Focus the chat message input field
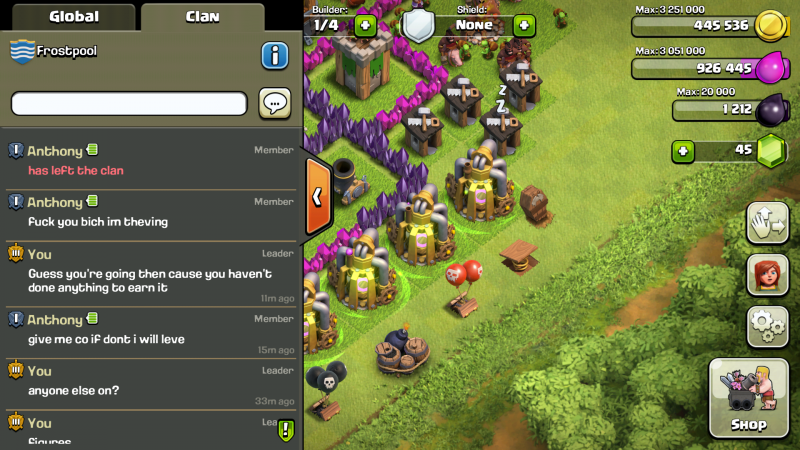Image resolution: width=800 pixels, height=450 pixels. point(129,103)
